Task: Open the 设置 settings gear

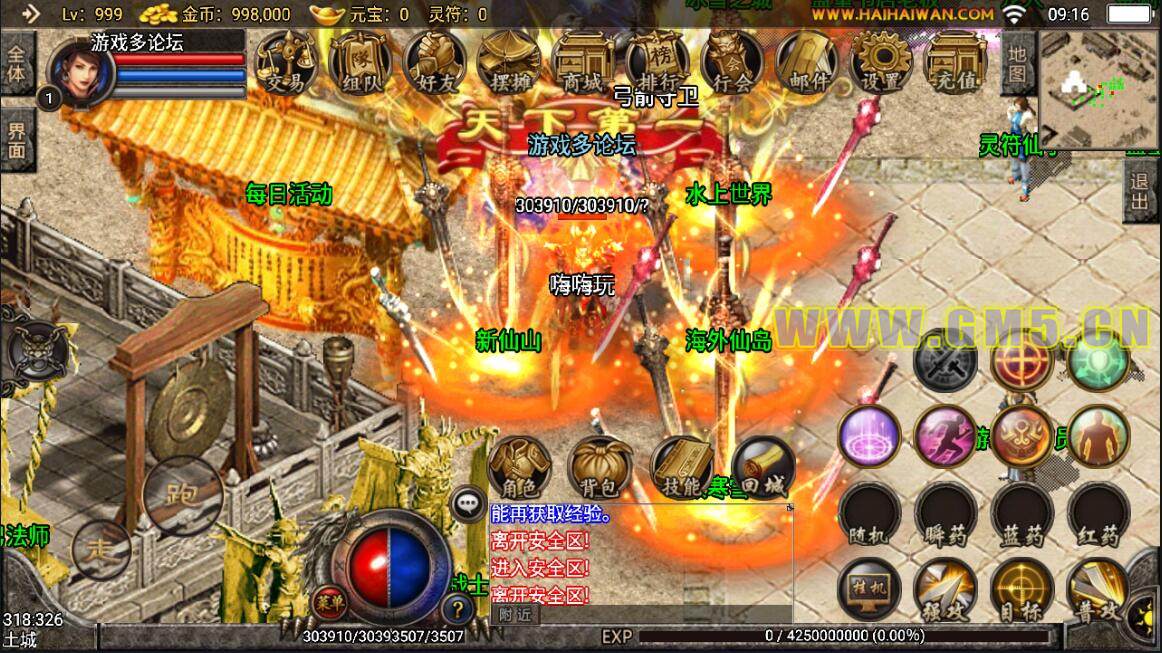Action: [x=881, y=63]
